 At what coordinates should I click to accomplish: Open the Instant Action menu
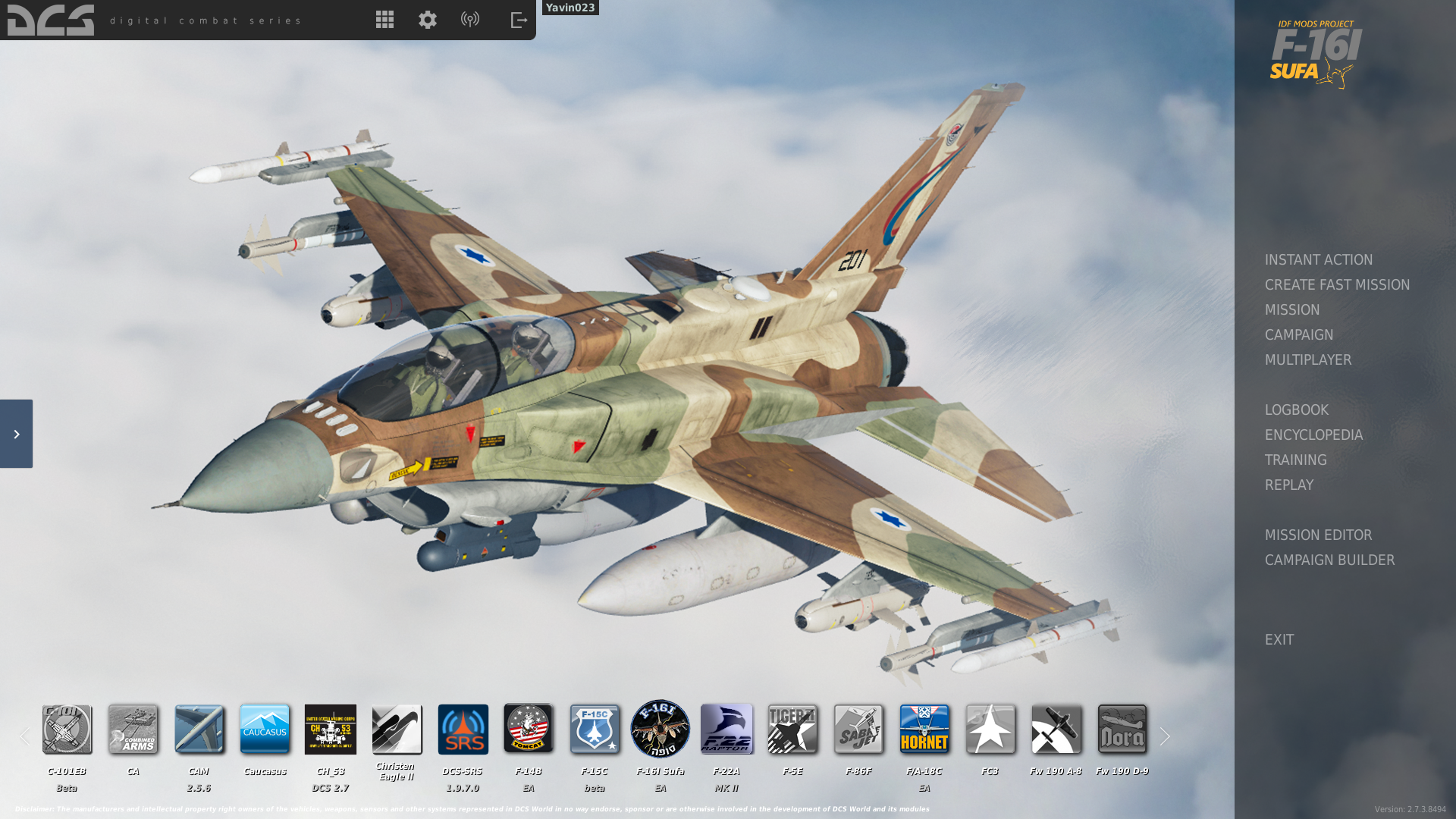click(1318, 259)
